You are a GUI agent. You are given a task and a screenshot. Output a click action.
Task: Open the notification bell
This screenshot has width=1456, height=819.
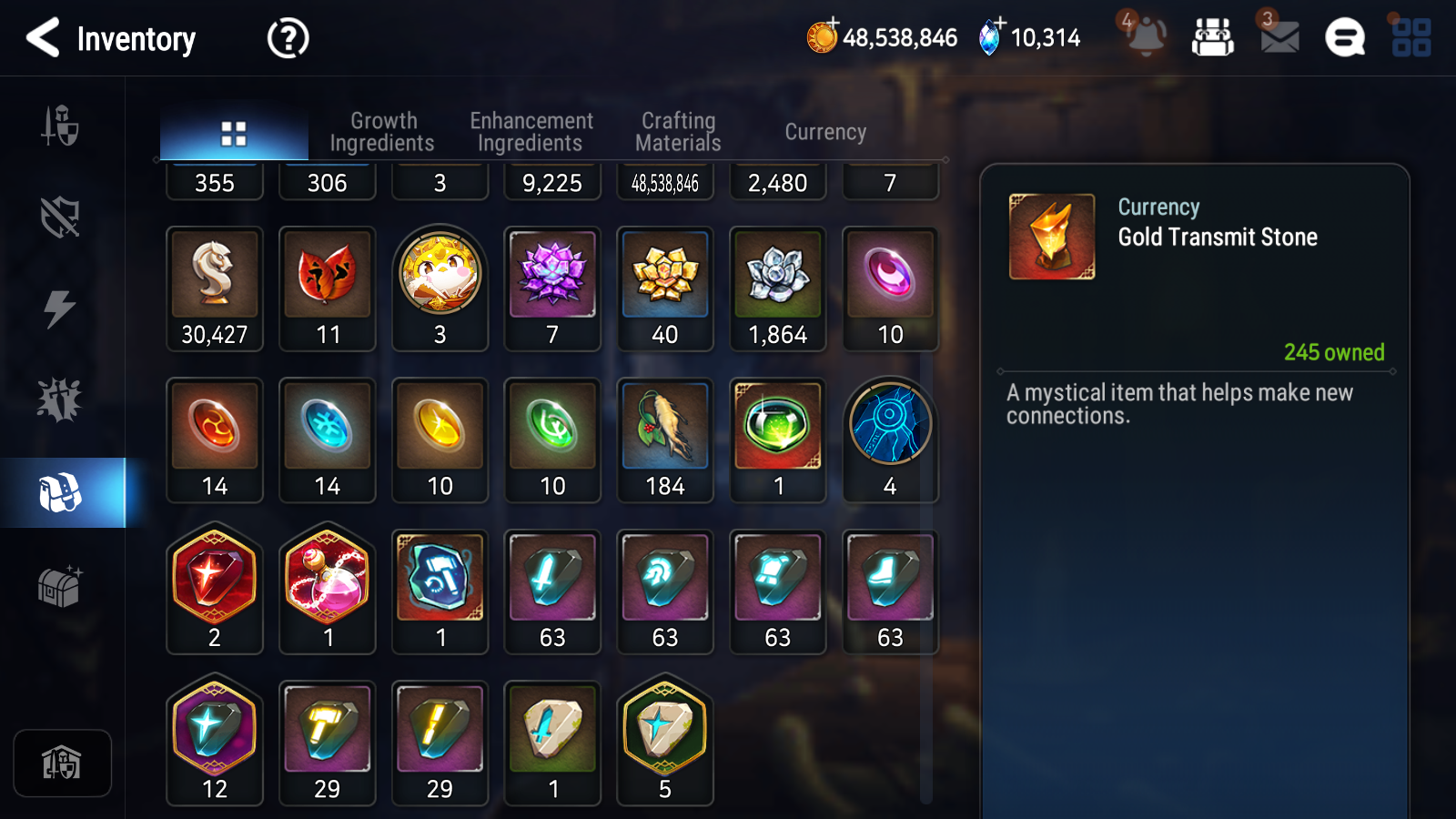pos(1146,36)
